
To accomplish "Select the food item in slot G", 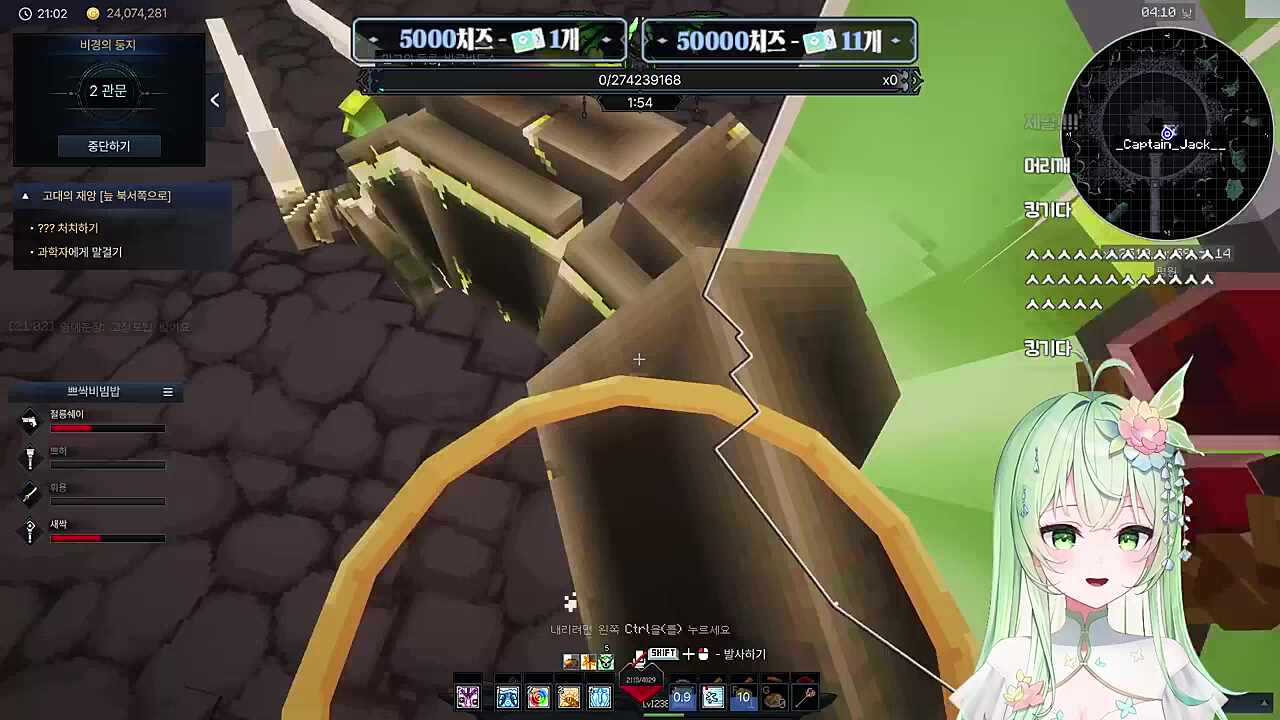I will 775,697.
